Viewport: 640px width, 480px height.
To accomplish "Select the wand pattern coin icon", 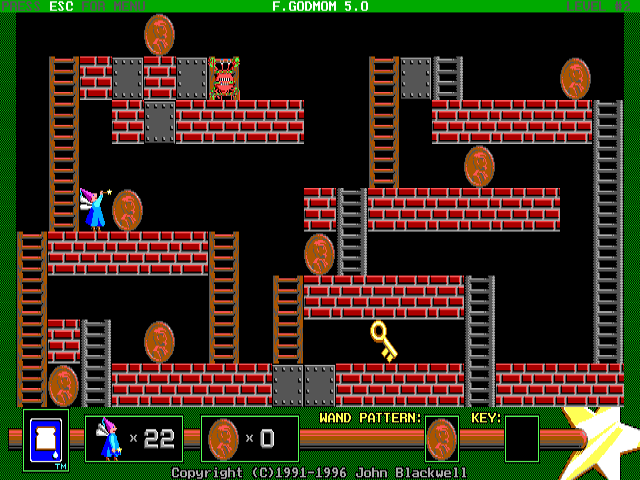I will (x=441, y=438).
